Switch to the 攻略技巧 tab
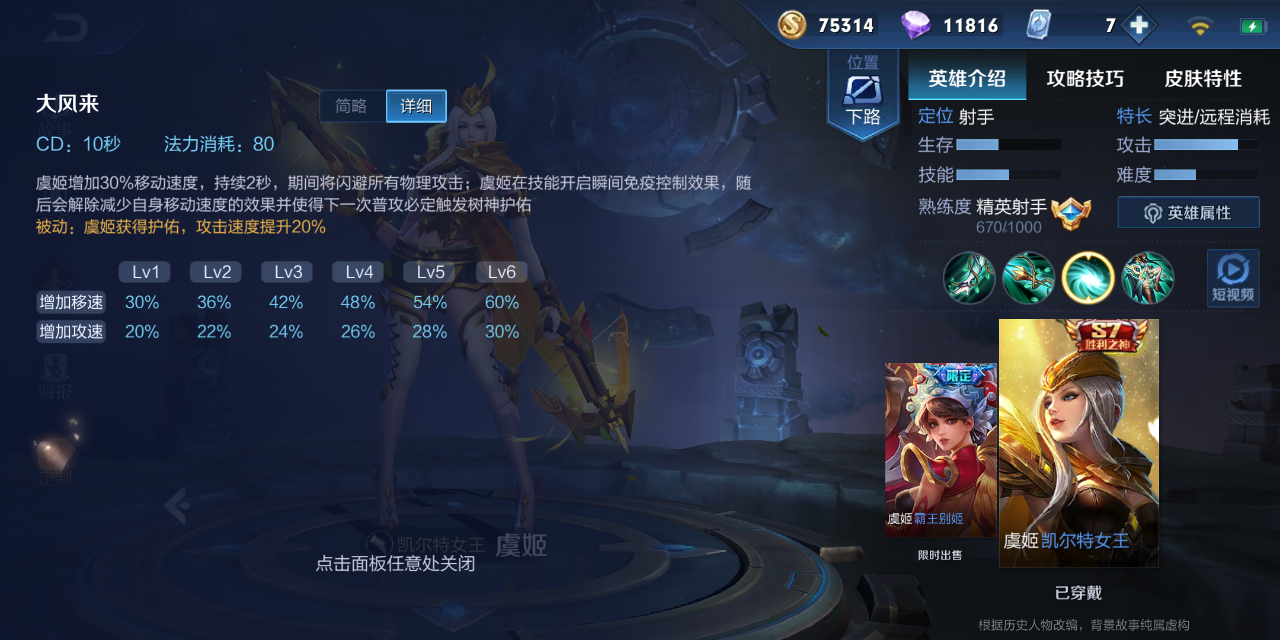 (x=1085, y=79)
